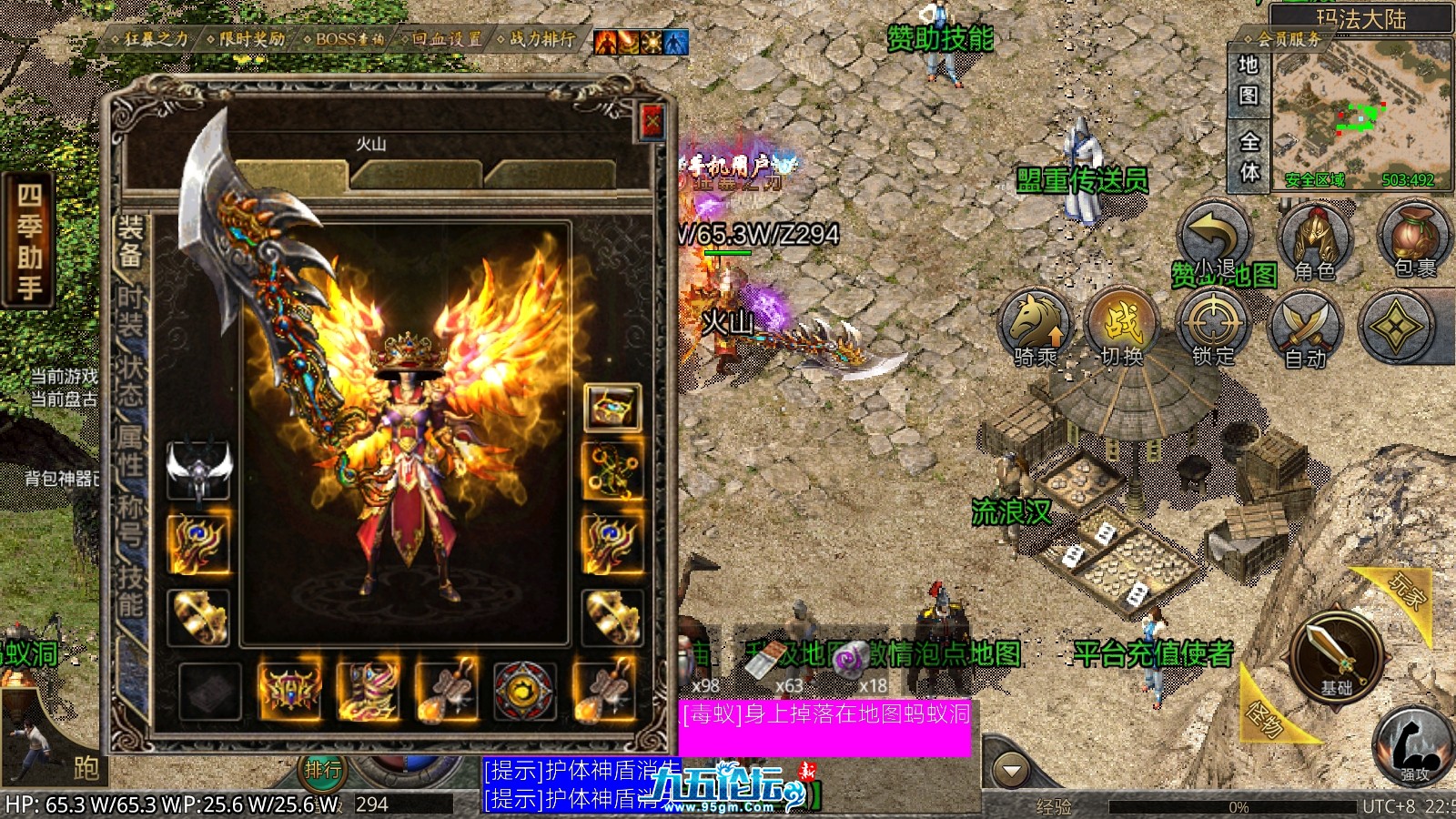Image resolution: width=1456 pixels, height=819 pixels.
Task: Toggle the 骑乘 mount button
Action: [x=1036, y=326]
